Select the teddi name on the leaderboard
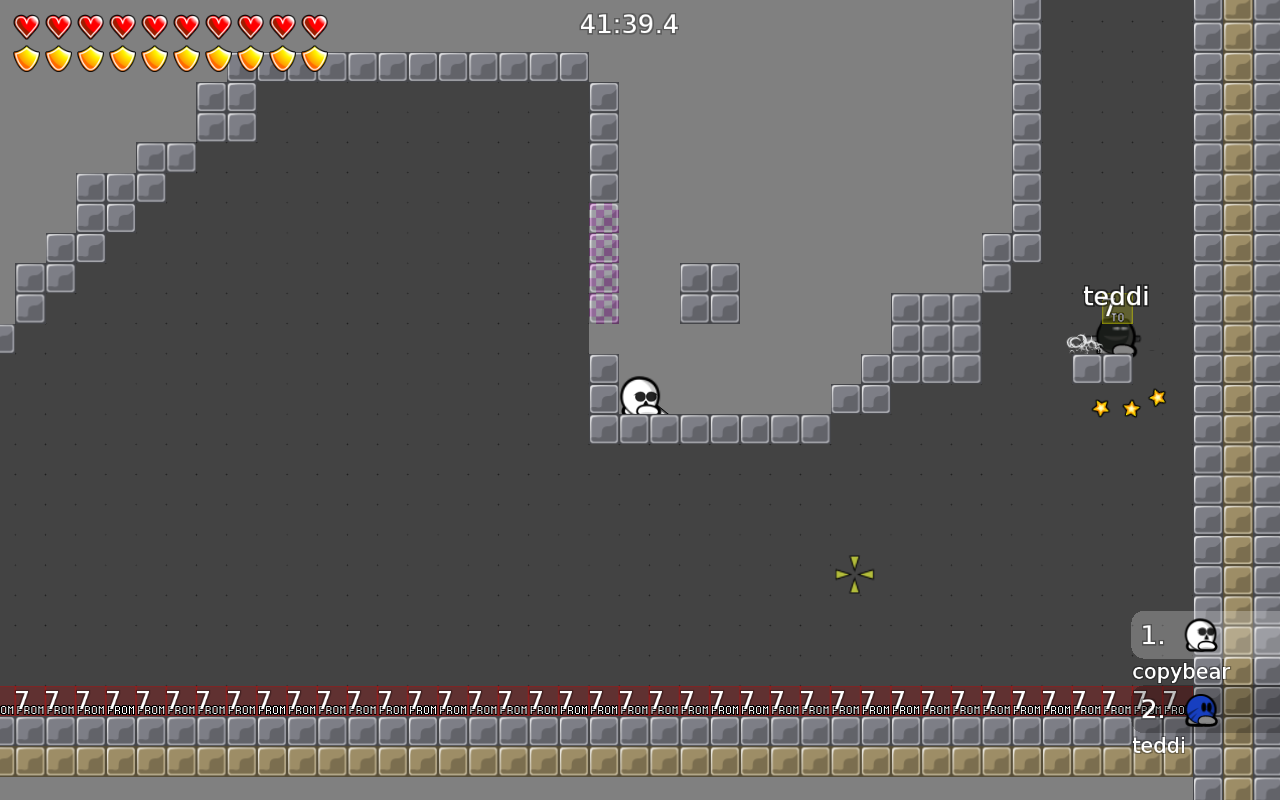 click(1158, 745)
